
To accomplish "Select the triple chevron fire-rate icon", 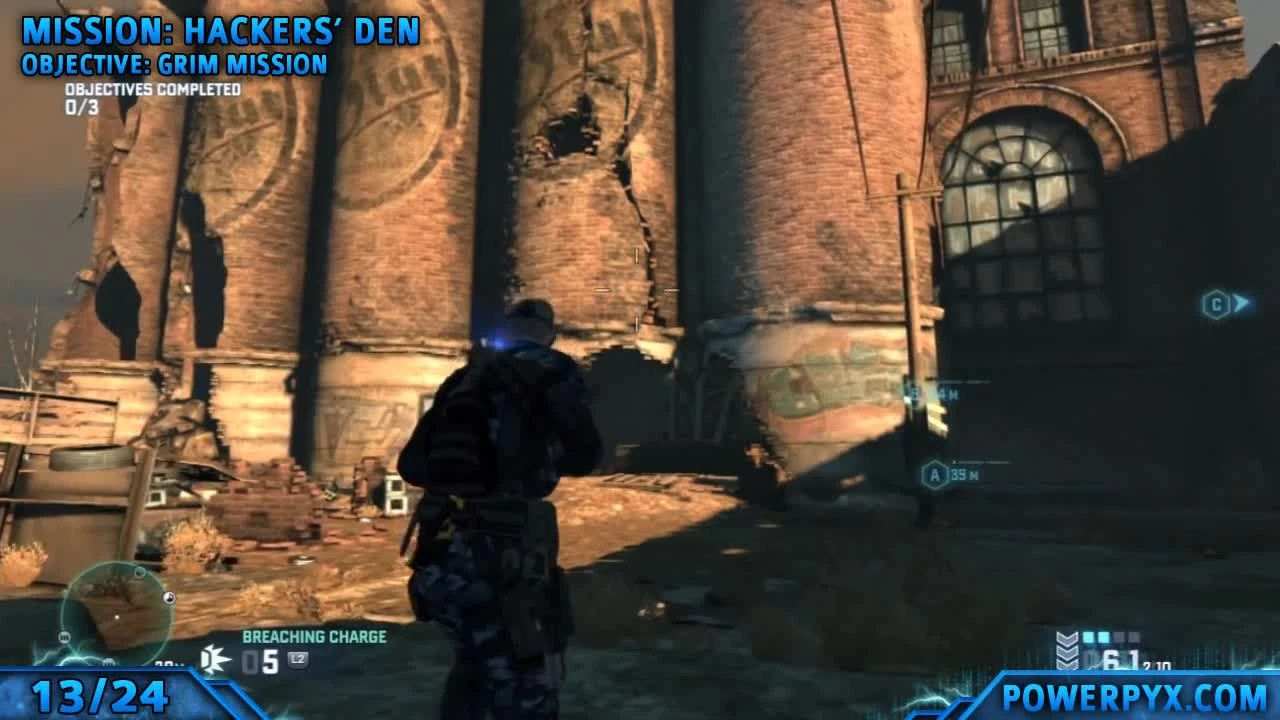I will click(1066, 652).
